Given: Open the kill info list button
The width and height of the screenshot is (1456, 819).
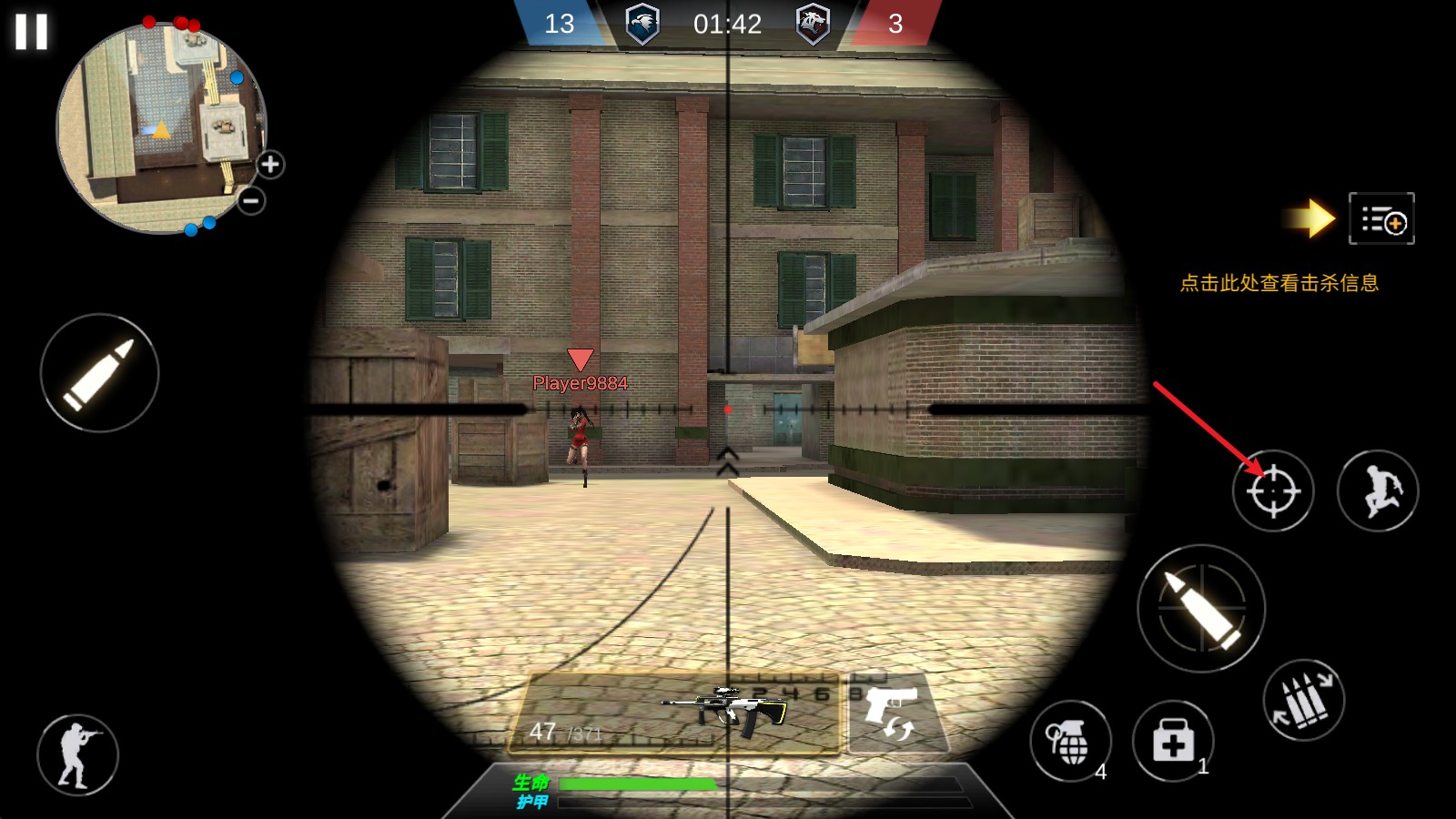Looking at the screenshot, I should tap(1381, 219).
